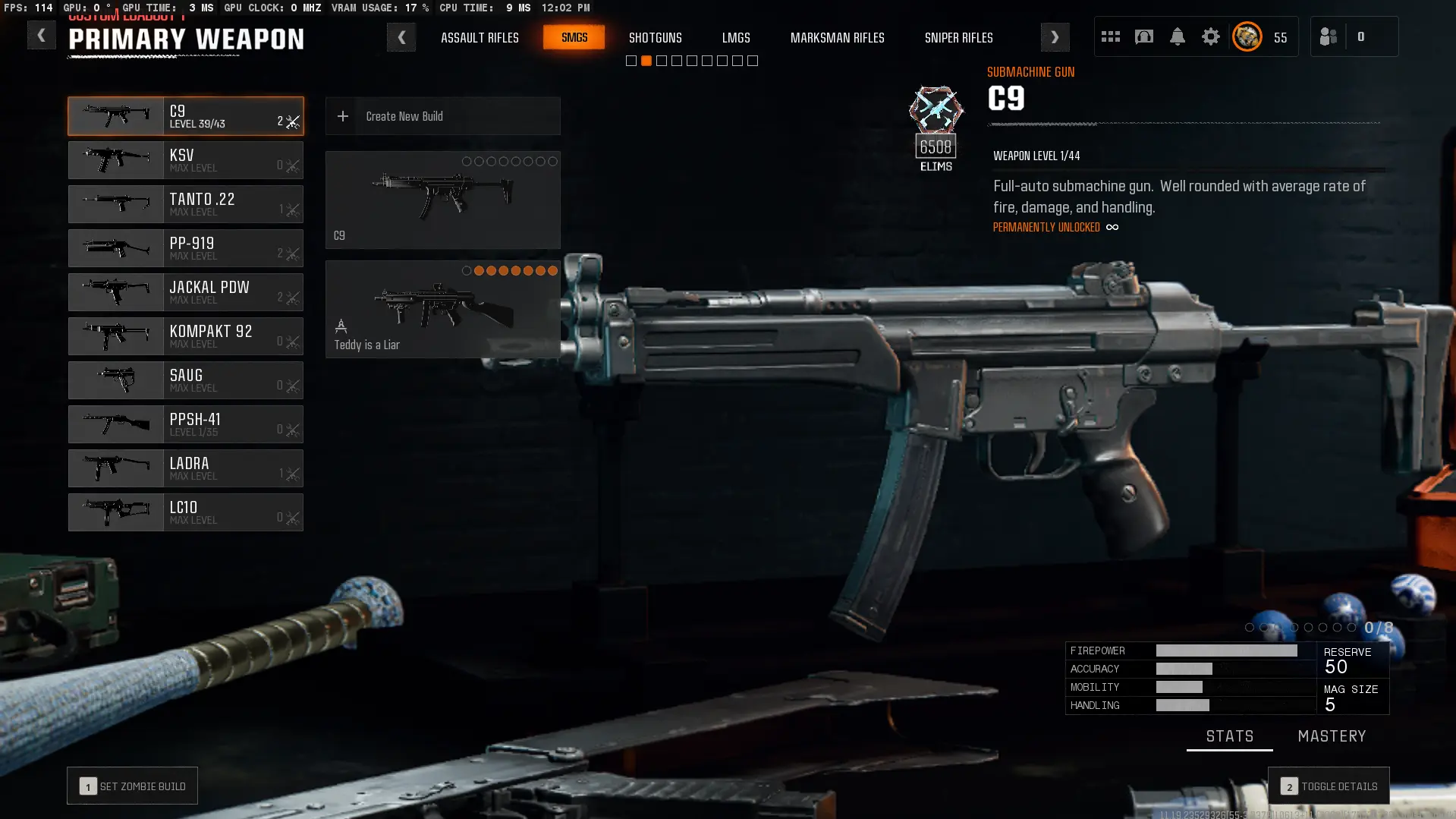Choose the Tanto .22 weapon row
The width and height of the screenshot is (1456, 819).
click(185, 204)
